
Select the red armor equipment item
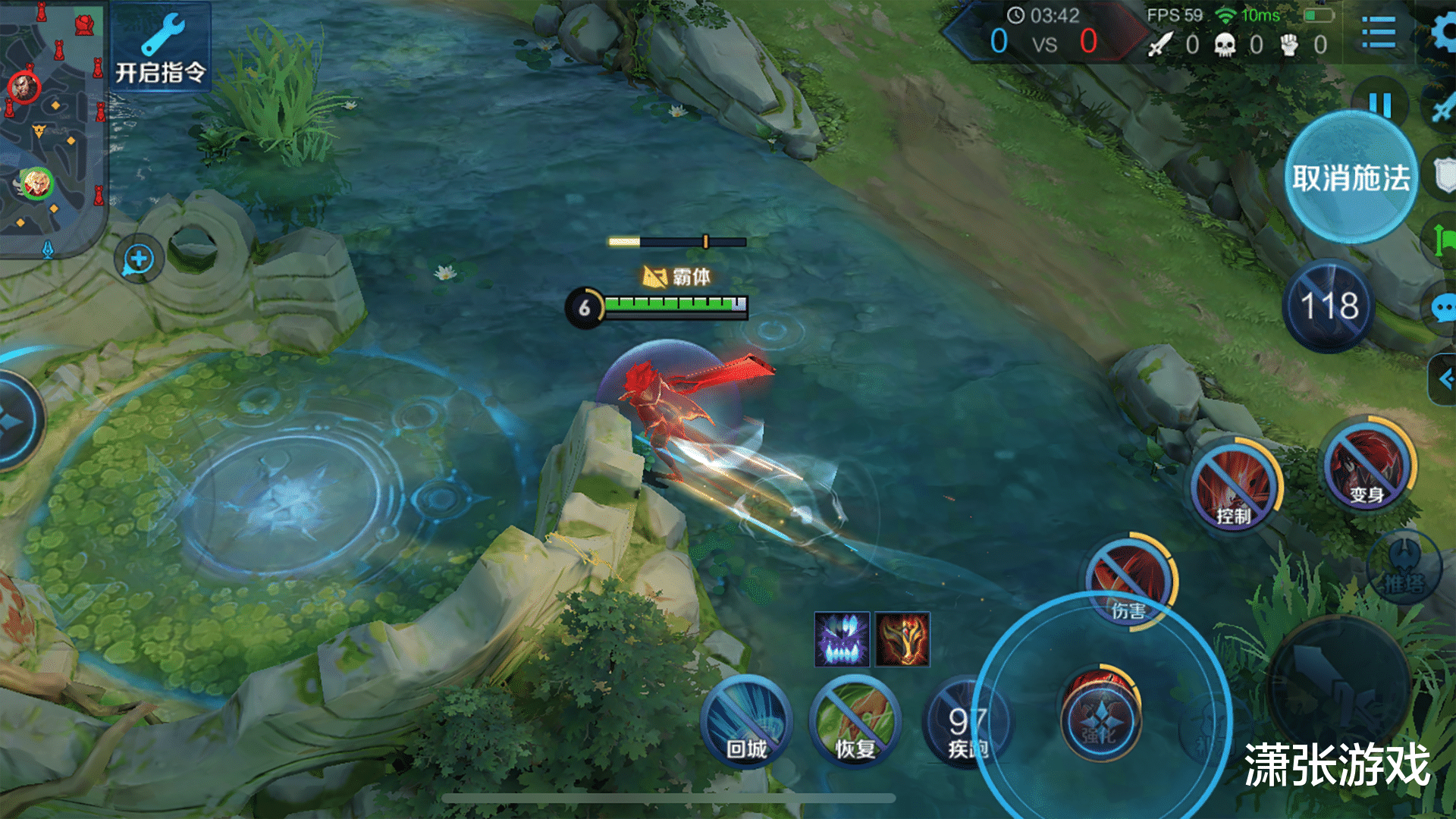tap(902, 639)
